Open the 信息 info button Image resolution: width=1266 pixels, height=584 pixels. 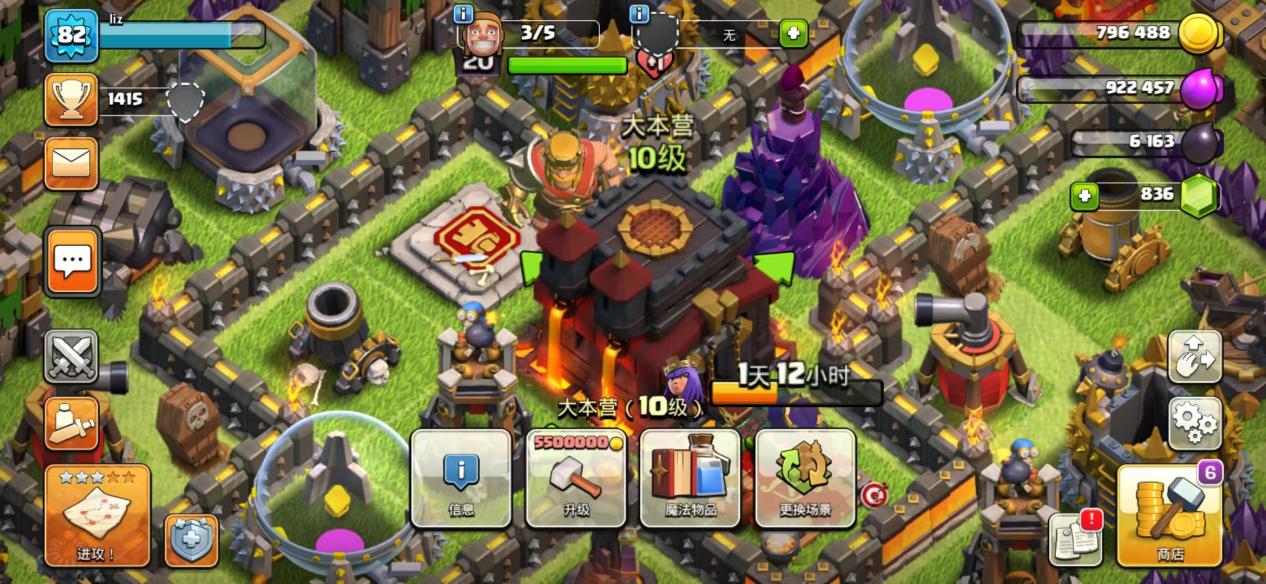(461, 478)
